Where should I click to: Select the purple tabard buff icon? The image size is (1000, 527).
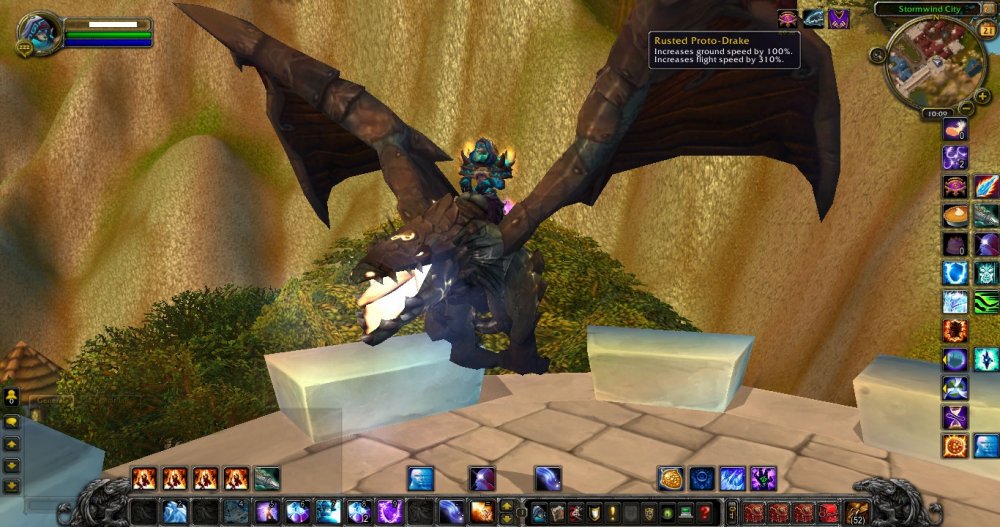pyautogui.click(x=840, y=18)
